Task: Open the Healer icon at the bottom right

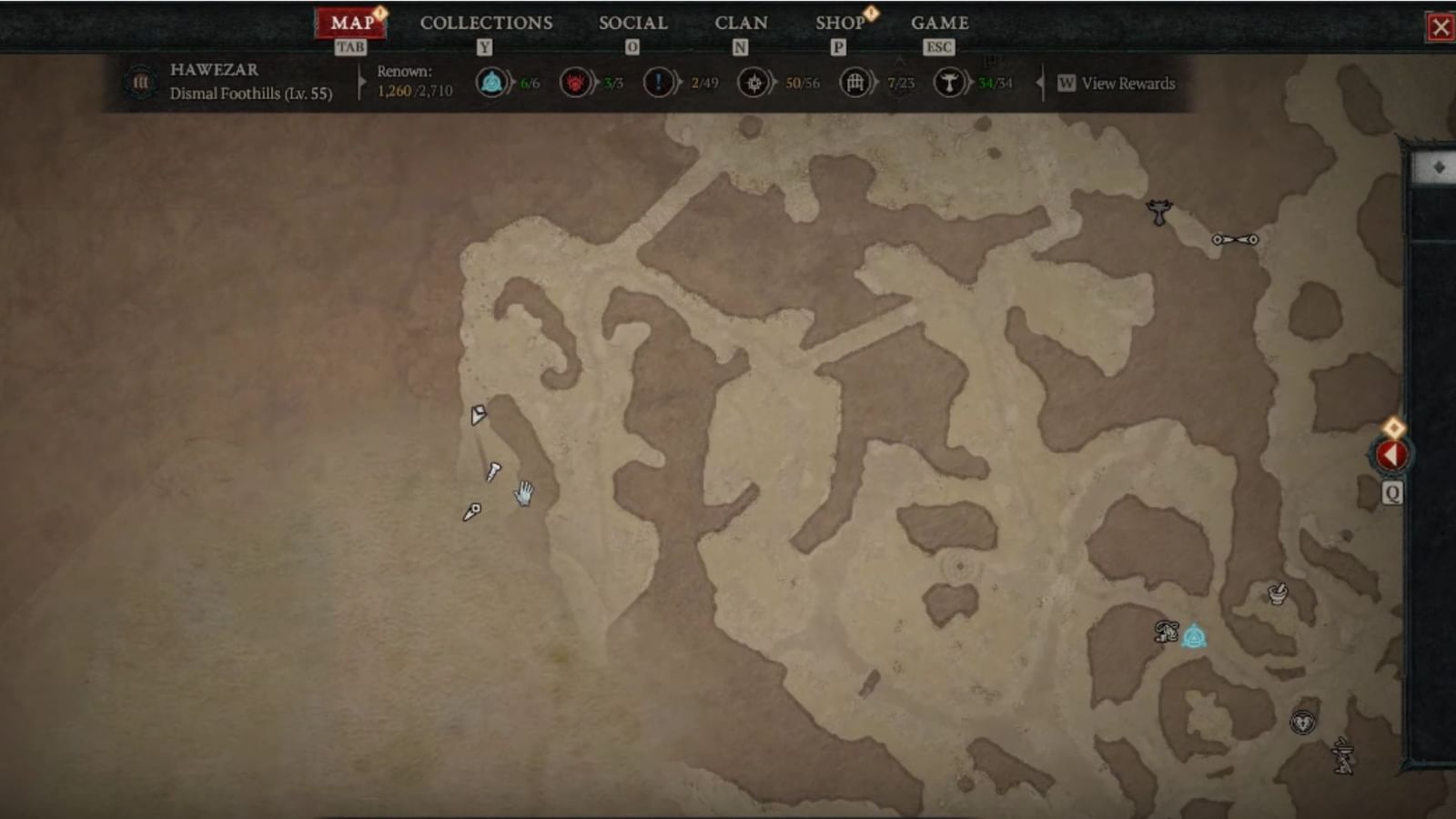Action: tap(1303, 720)
